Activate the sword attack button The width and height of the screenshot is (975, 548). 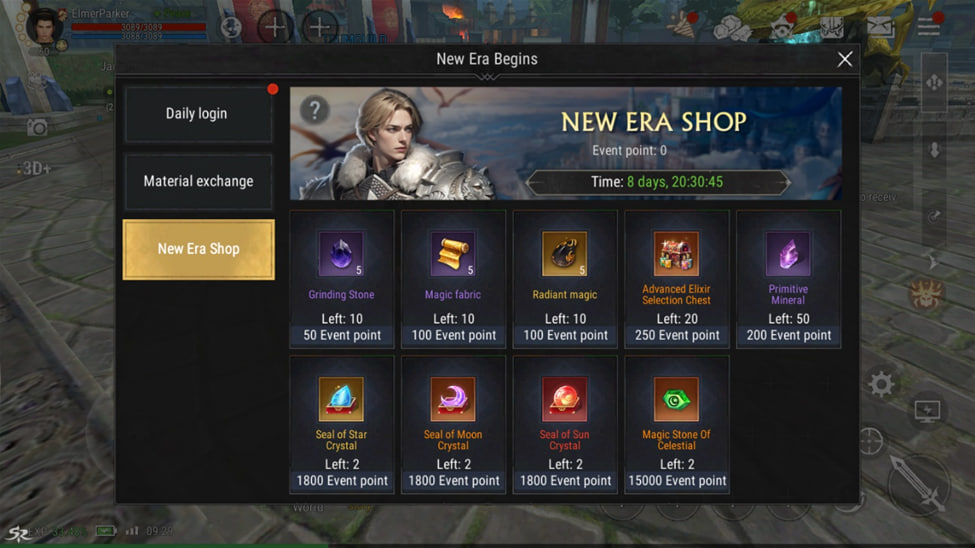[918, 486]
